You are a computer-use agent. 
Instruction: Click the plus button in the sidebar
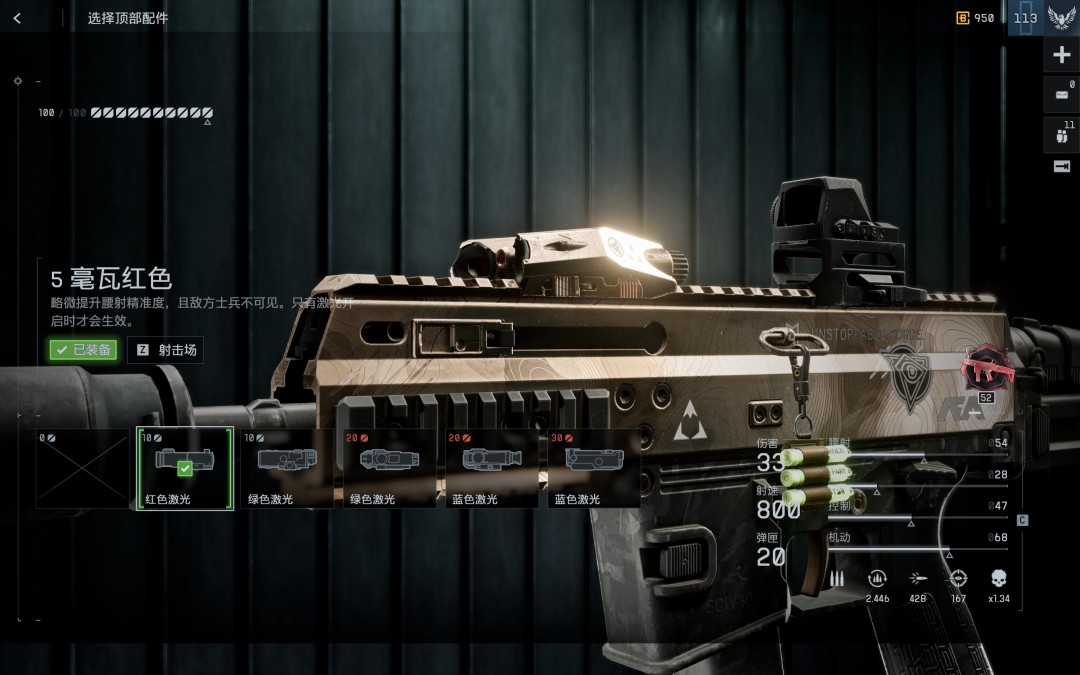1061,55
